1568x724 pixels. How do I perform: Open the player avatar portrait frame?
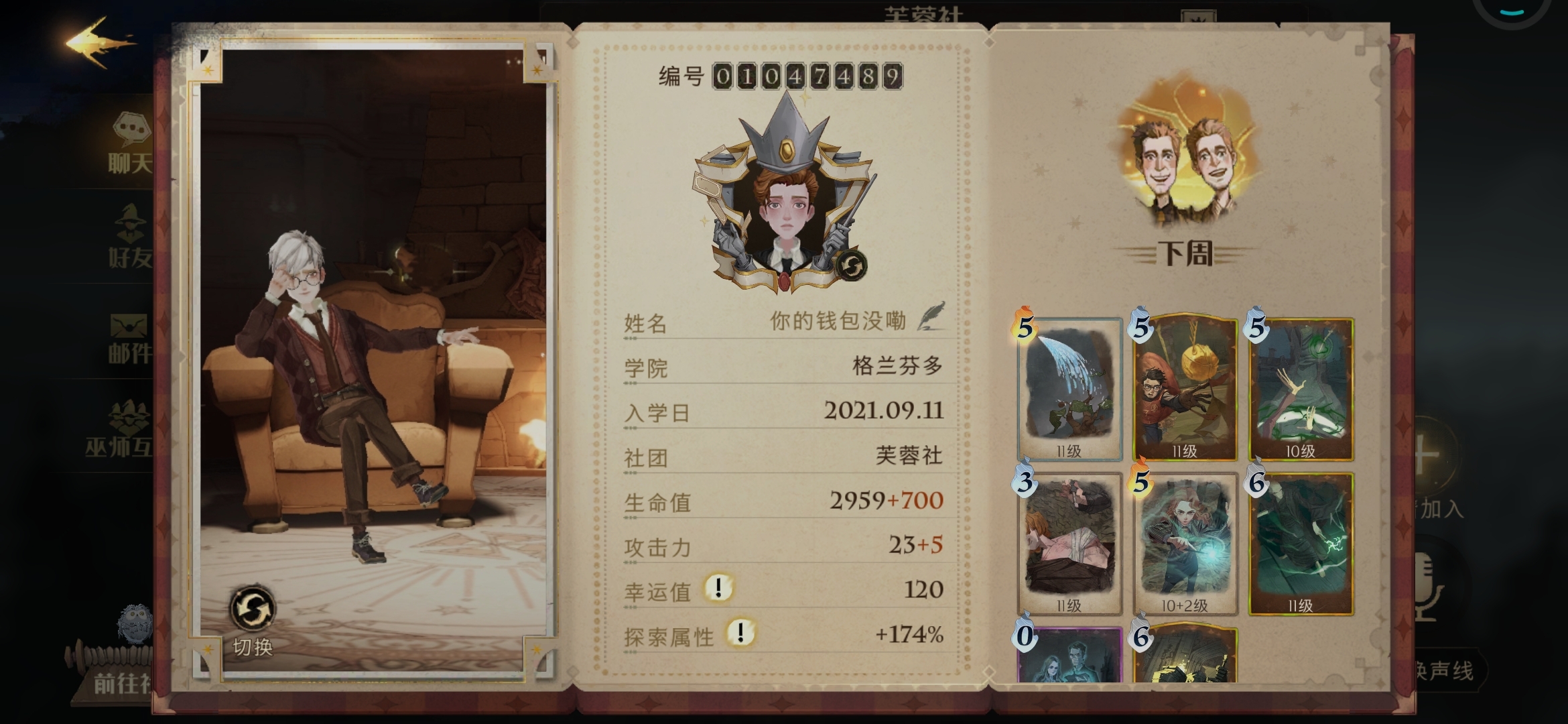coord(784,215)
